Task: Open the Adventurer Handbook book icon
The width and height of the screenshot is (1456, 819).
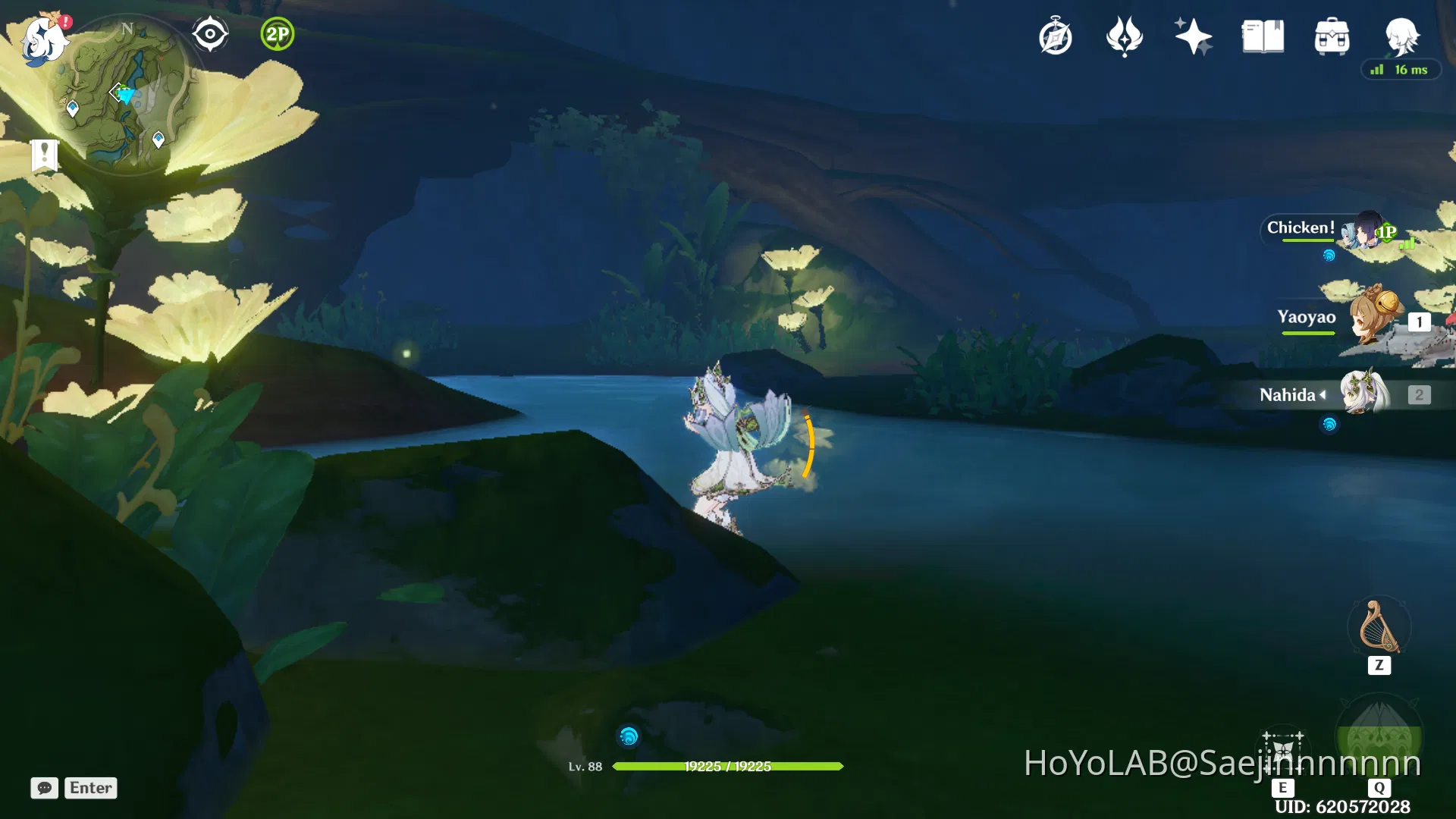Action: (x=1263, y=36)
